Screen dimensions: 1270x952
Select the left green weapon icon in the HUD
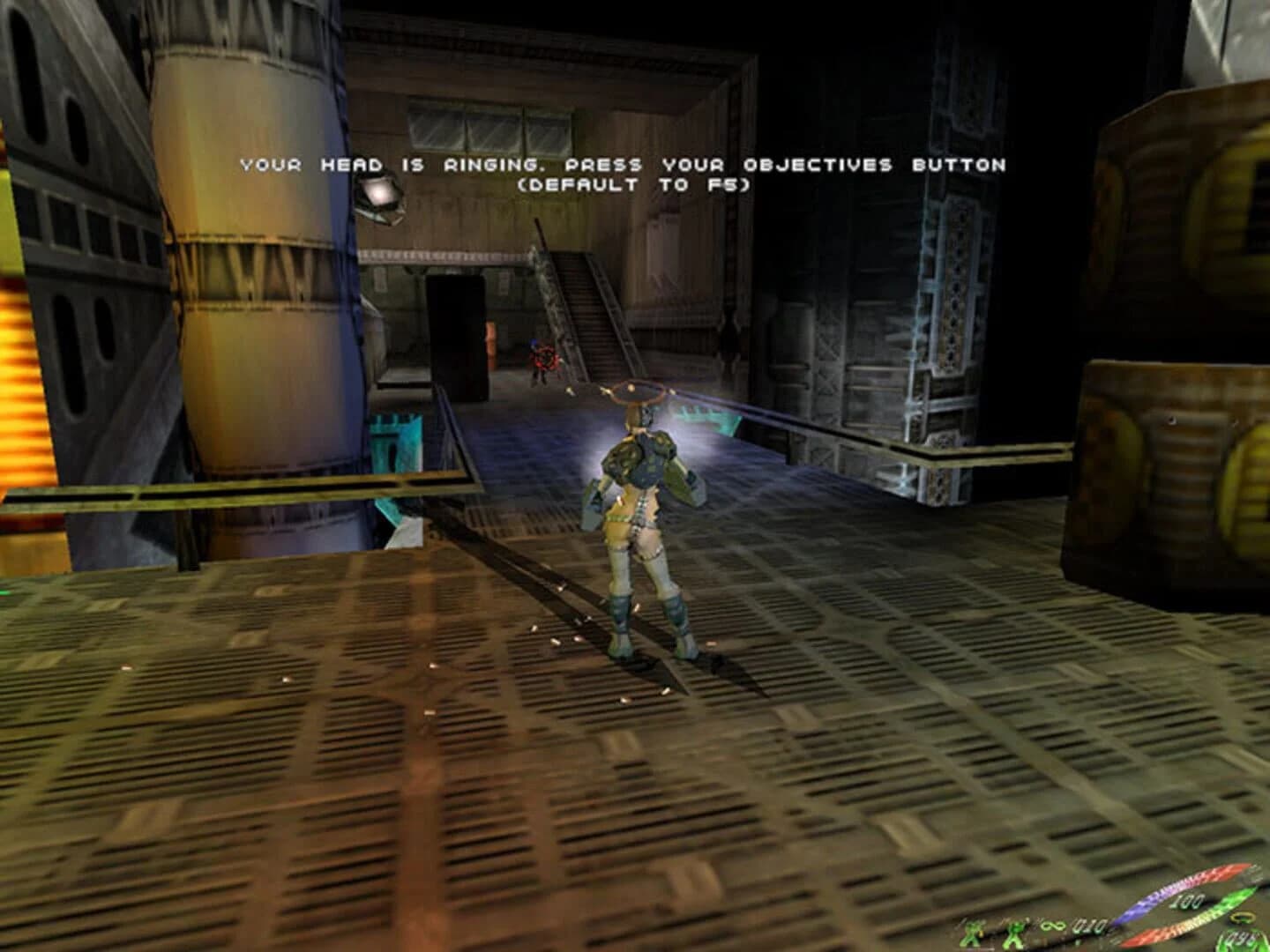[973, 932]
